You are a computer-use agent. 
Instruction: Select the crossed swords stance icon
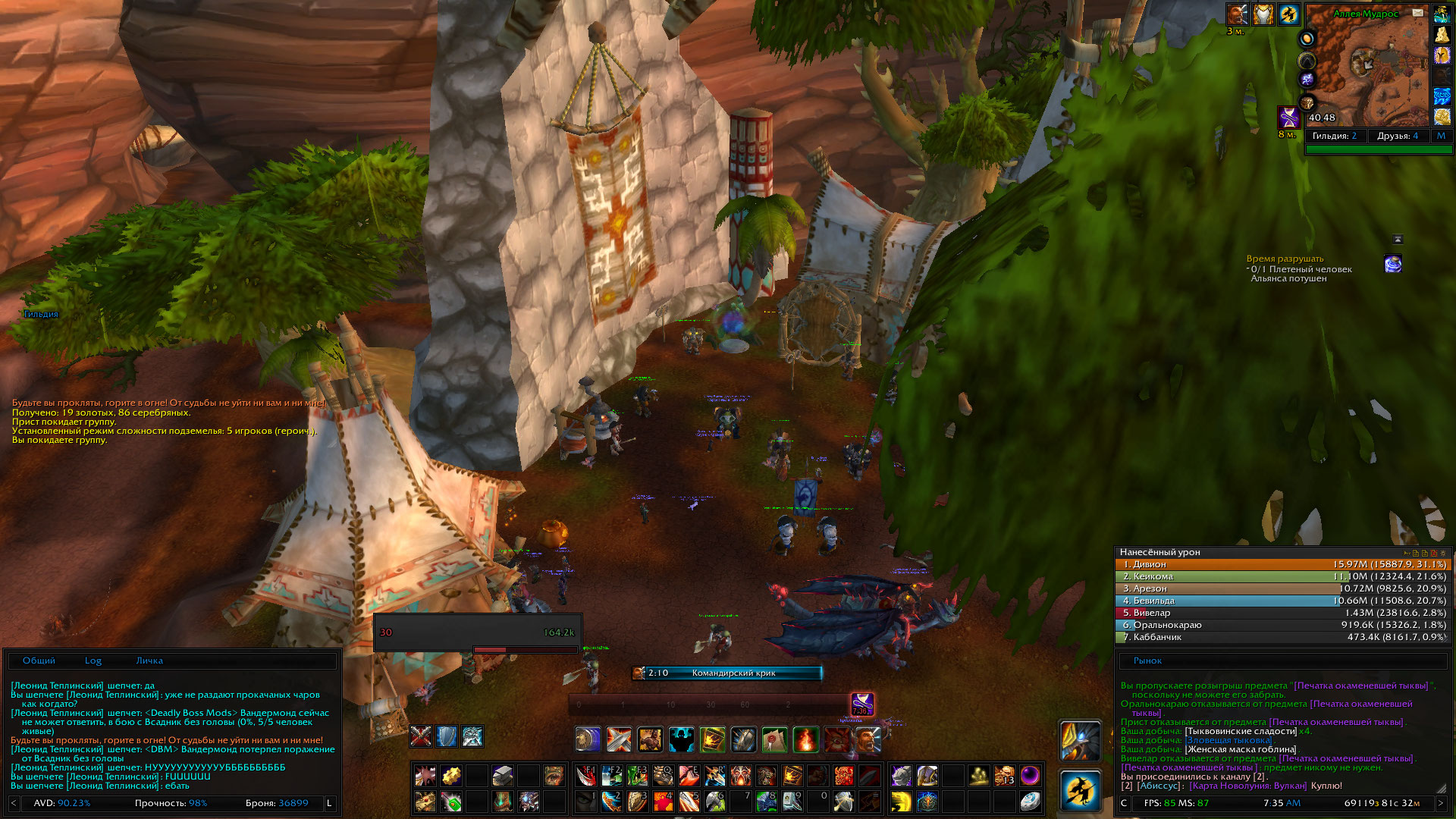[421, 736]
